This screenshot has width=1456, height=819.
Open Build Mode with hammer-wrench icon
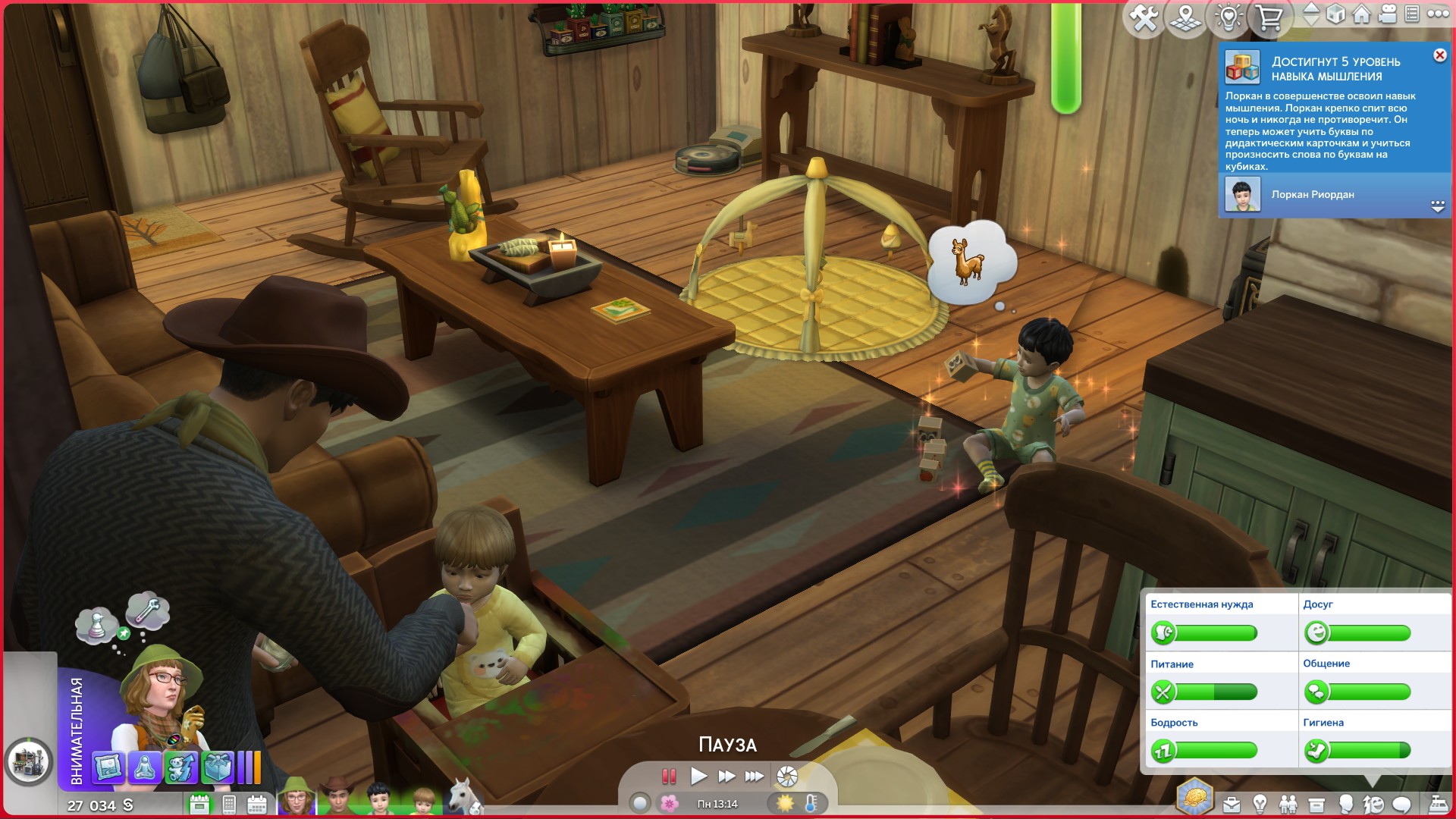click(x=1144, y=17)
